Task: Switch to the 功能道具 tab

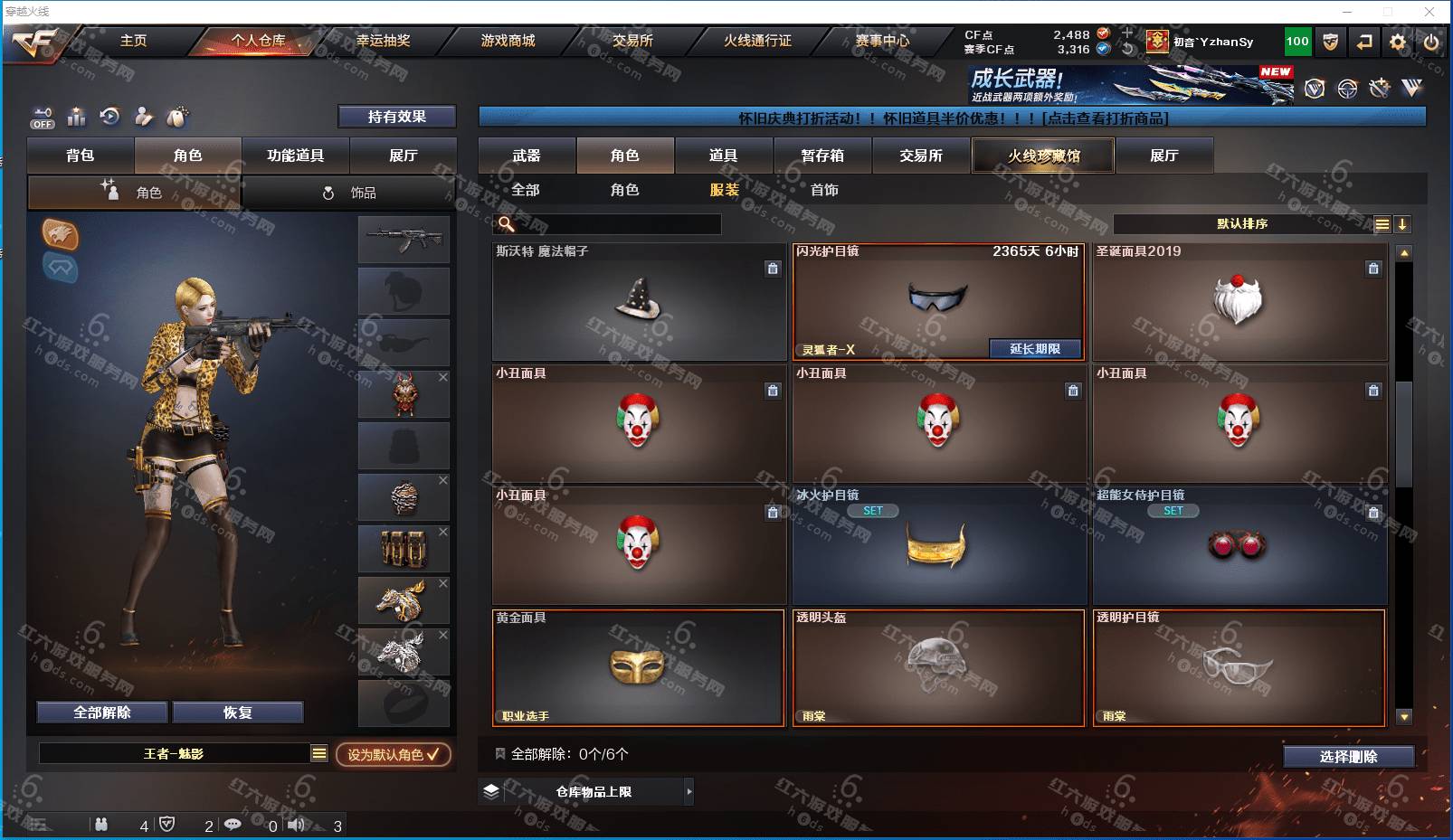Action: 295,156
